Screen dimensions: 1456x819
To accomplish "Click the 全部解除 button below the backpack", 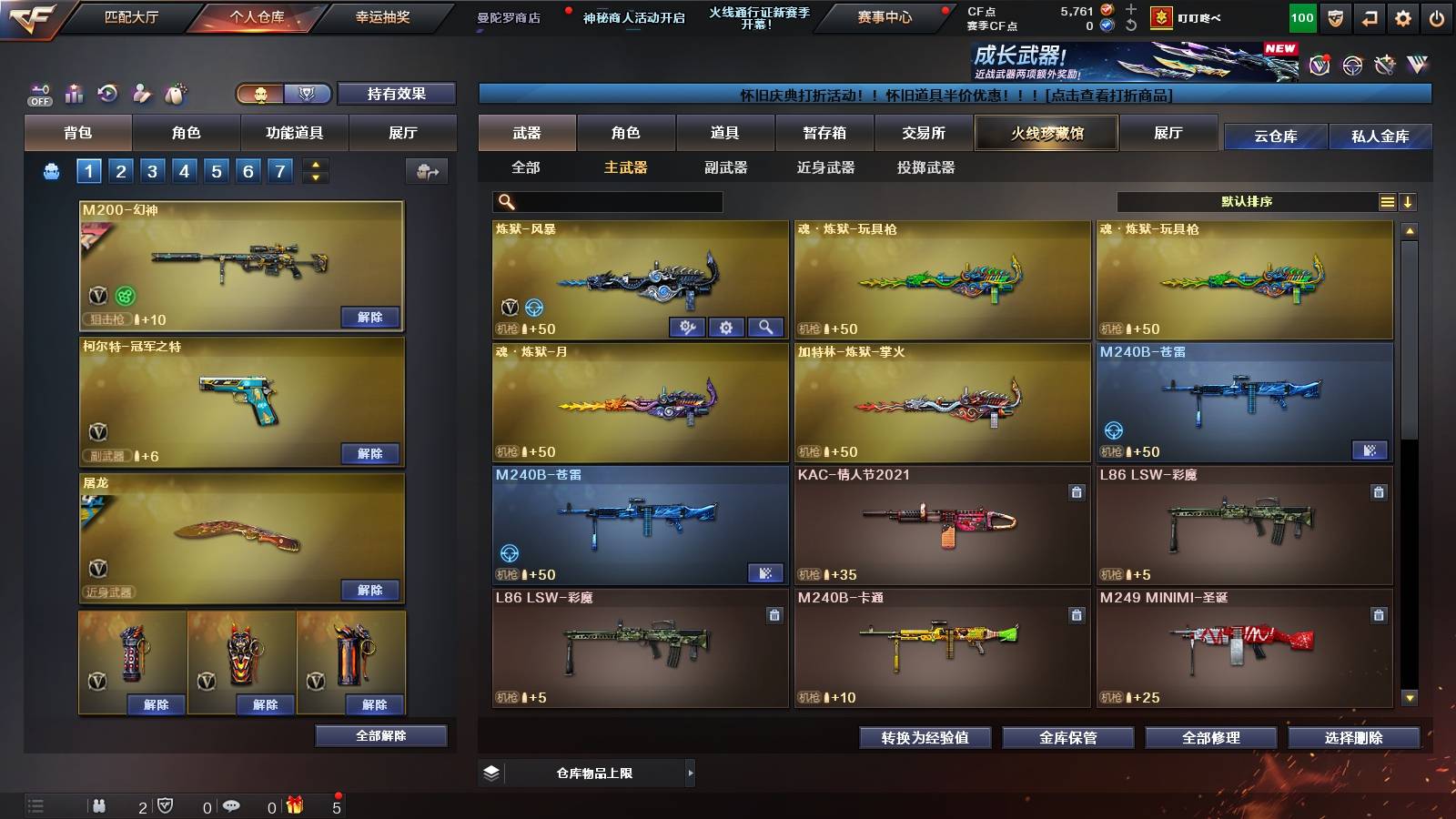I will coord(381,735).
